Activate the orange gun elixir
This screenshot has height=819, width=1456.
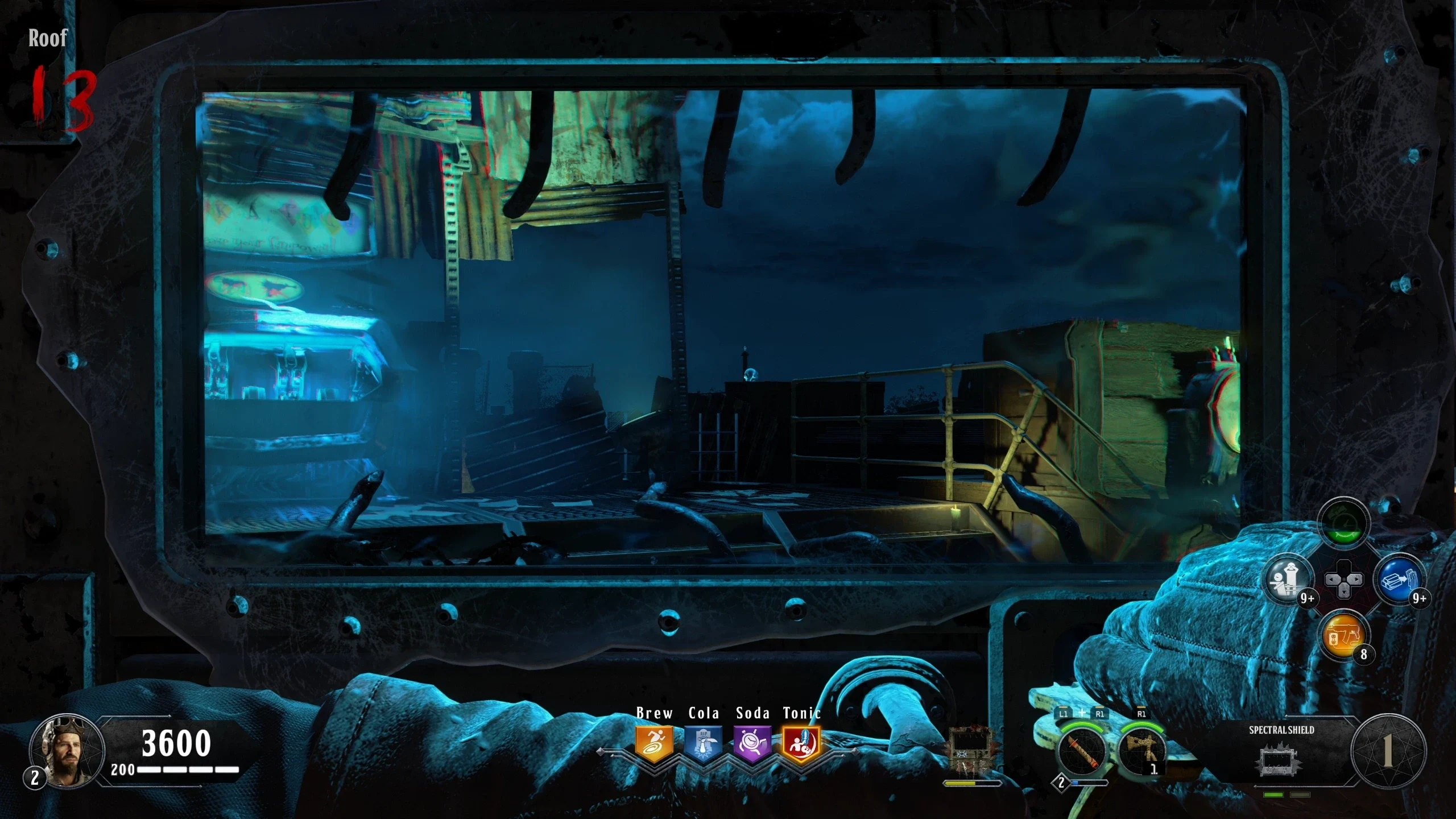click(x=1343, y=635)
